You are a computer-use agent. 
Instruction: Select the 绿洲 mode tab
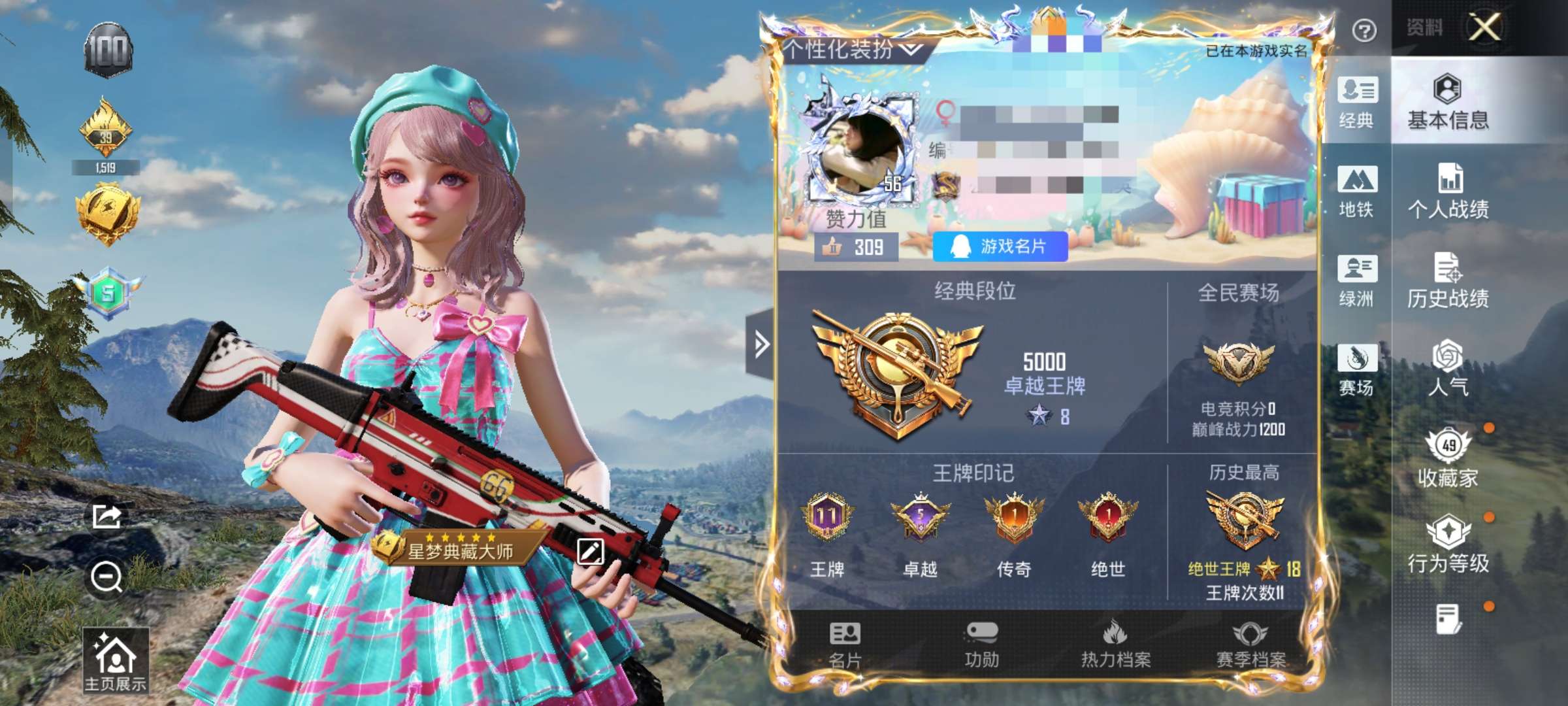click(1357, 280)
